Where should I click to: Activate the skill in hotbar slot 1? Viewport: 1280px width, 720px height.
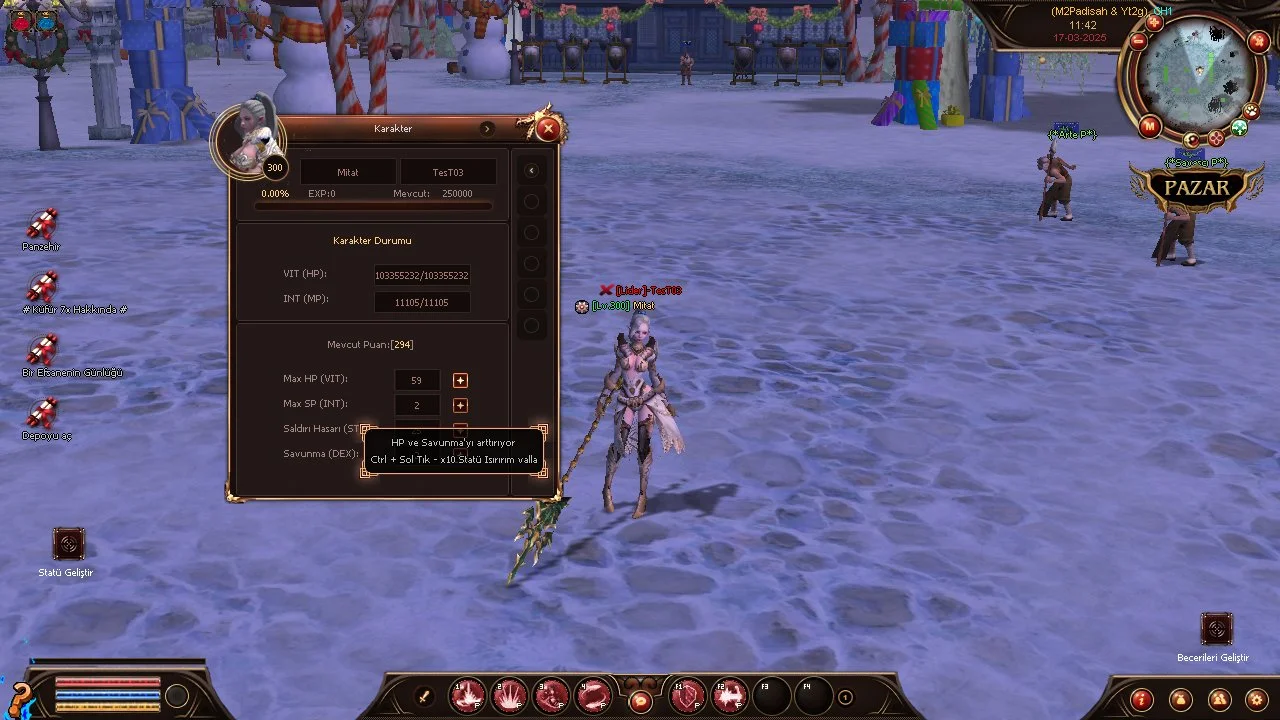[468, 696]
